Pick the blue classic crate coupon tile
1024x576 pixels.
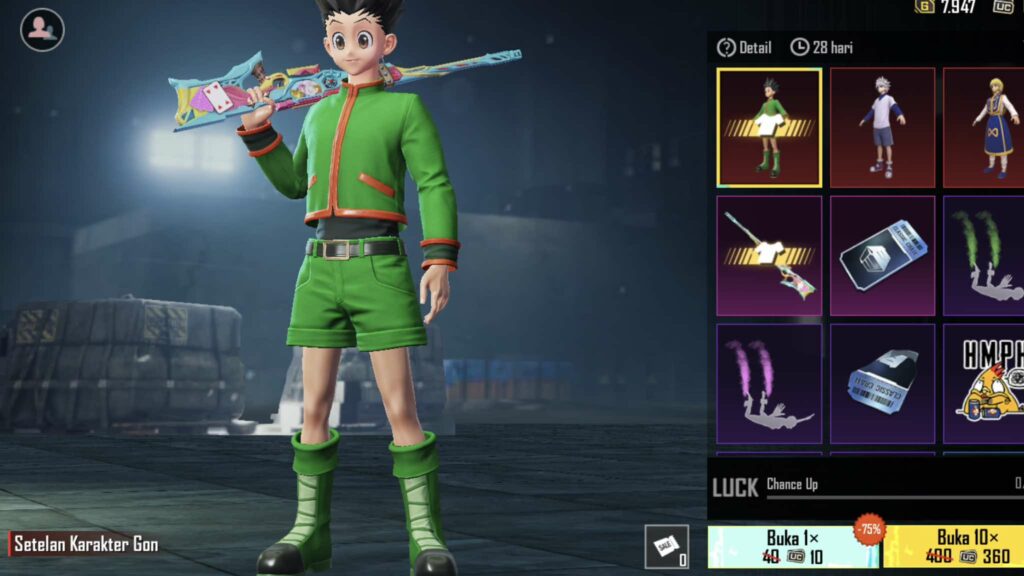coord(882,384)
